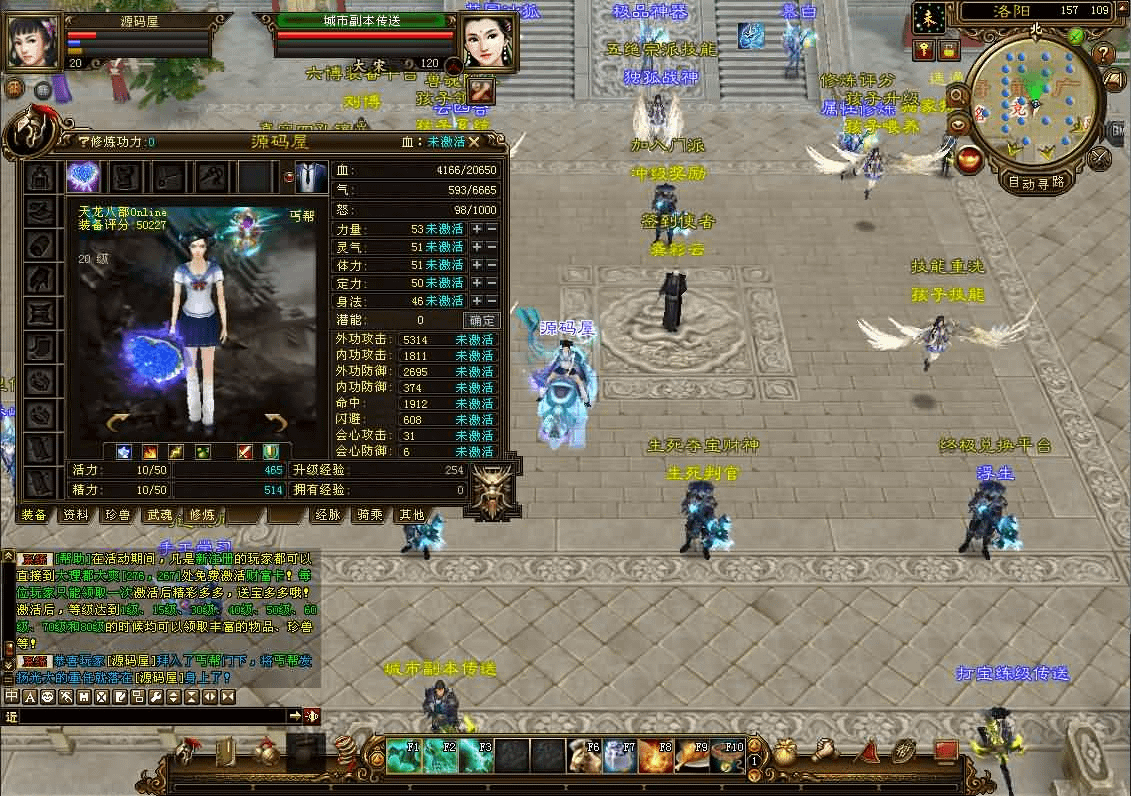The width and height of the screenshot is (1131, 796).
Task: Open the 资料 tab
Action: pos(76,515)
